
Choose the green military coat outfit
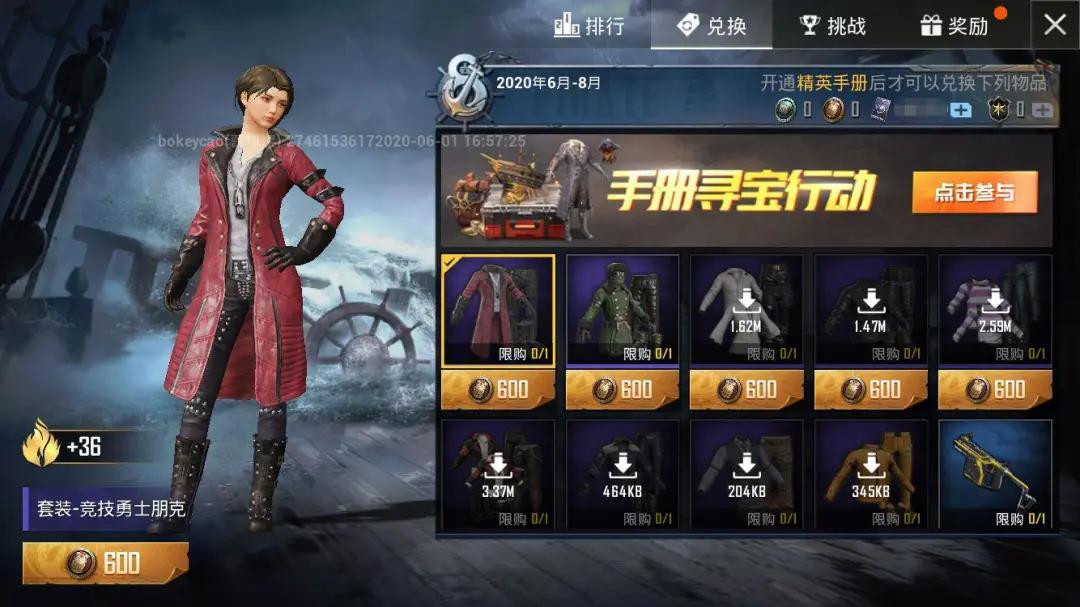(622, 311)
